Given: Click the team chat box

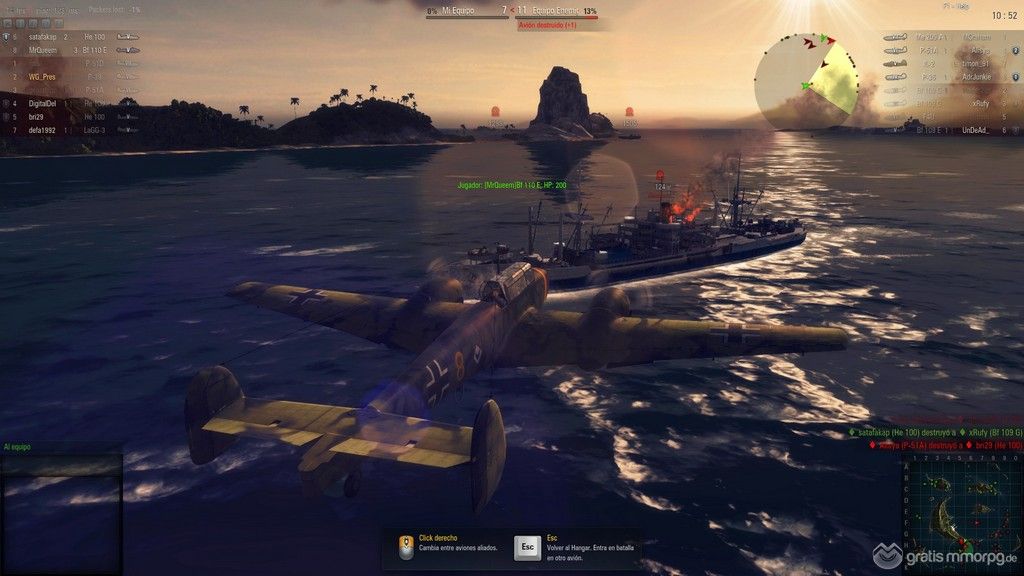Looking at the screenshot, I should click(61, 510).
